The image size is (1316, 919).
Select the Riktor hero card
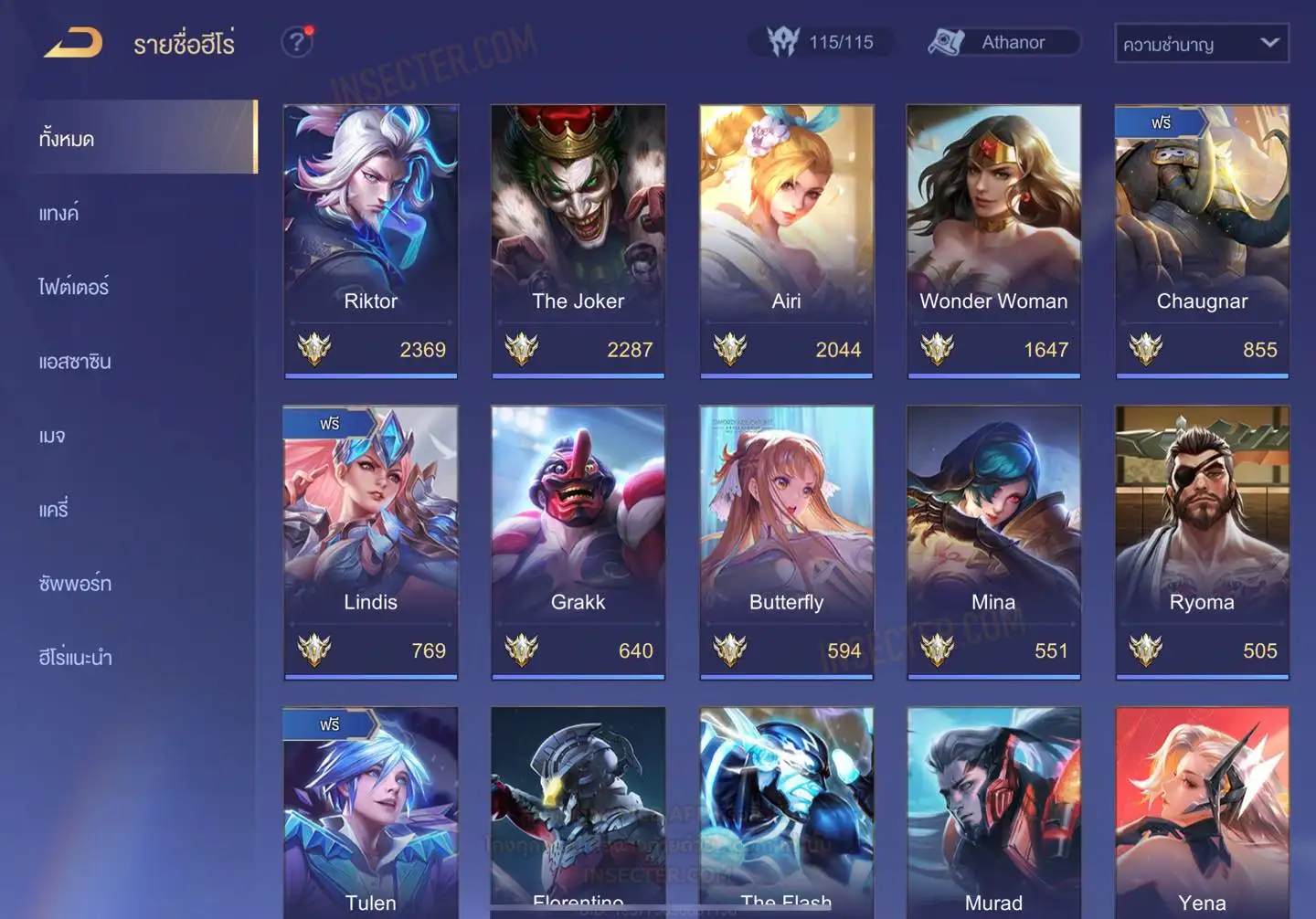pos(370,239)
